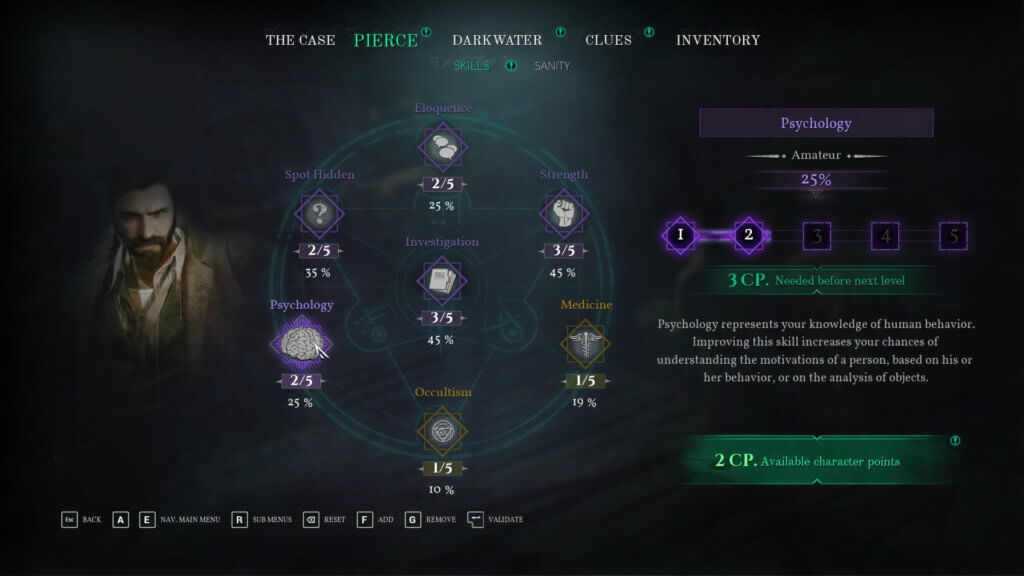
Task: Show the Clues tab
Action: pyautogui.click(x=608, y=40)
